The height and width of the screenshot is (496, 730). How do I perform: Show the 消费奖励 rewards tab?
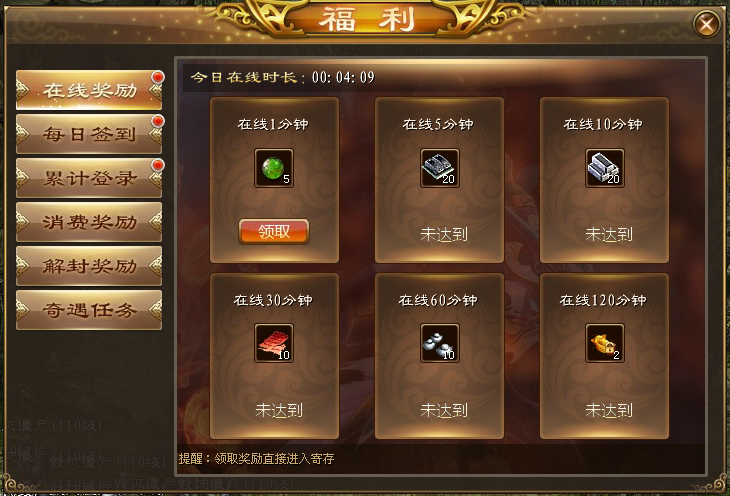(89, 222)
